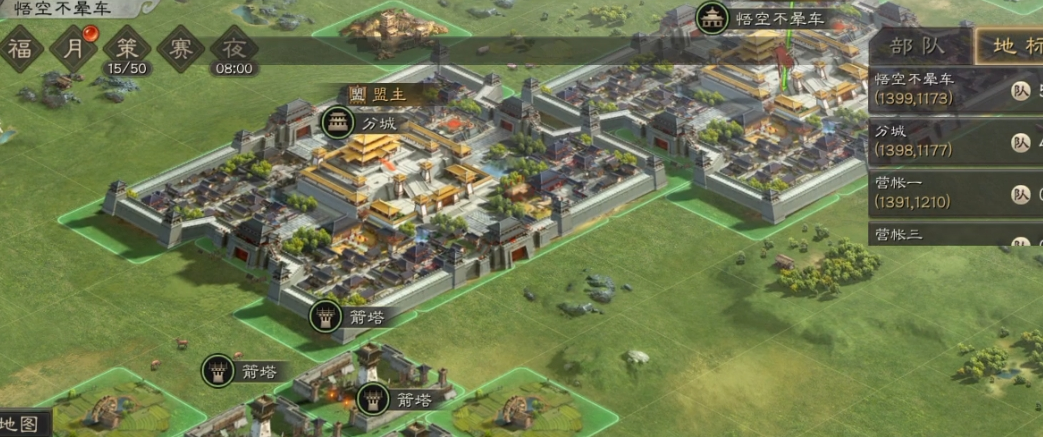Switch to the 部队 troops tab
Viewport: 1043px width, 437px height.
click(919, 47)
